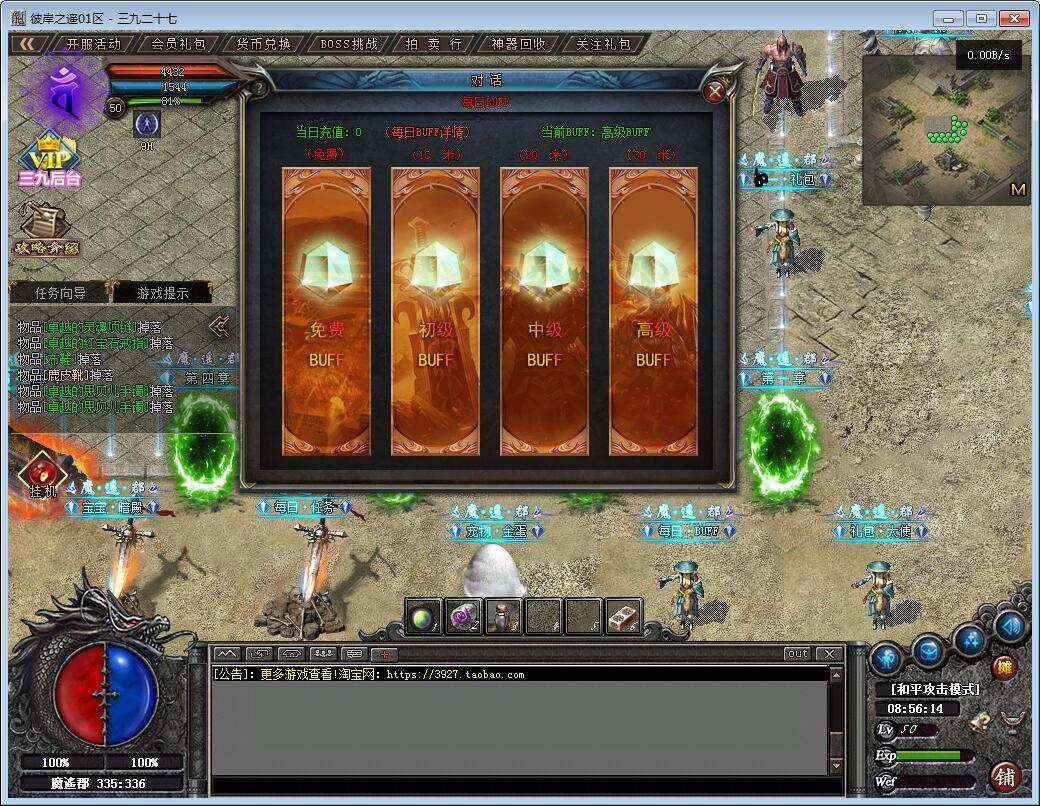Screen dimensions: 1040x806
Task: Open the 攻略介绍 guide scroll
Action: tap(46, 230)
